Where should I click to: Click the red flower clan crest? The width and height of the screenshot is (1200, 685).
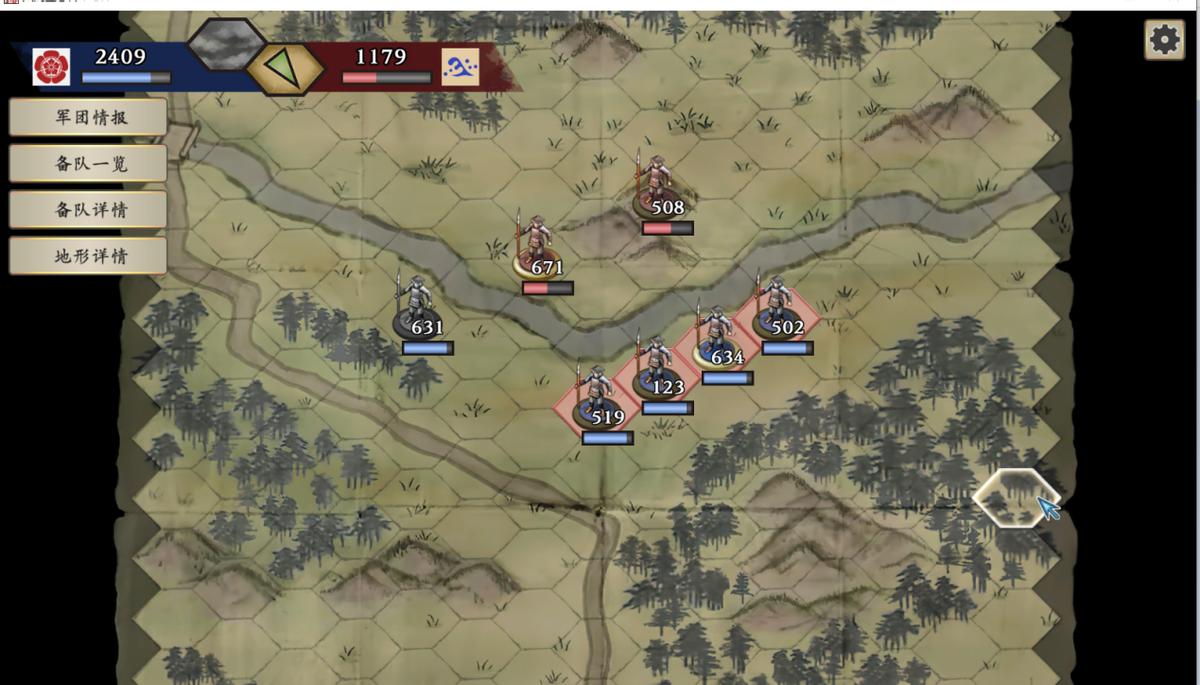51,67
